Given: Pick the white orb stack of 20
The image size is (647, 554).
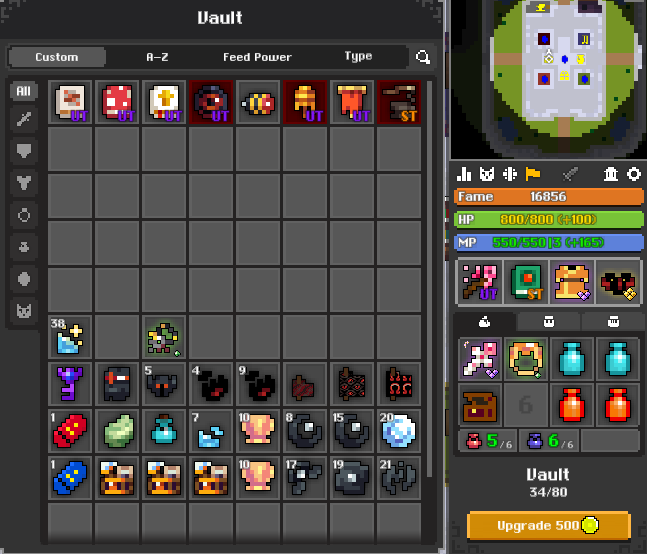Looking at the screenshot, I should click(400, 430).
